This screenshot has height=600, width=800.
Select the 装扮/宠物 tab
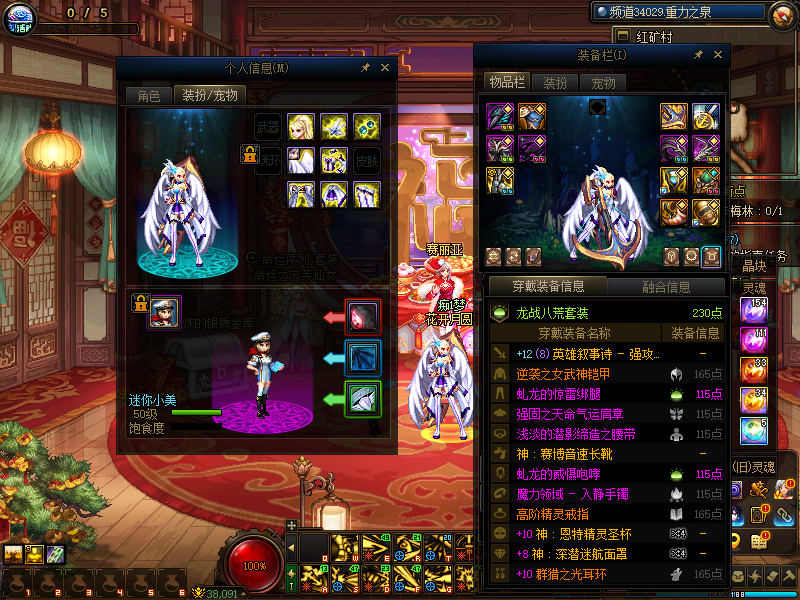208,96
